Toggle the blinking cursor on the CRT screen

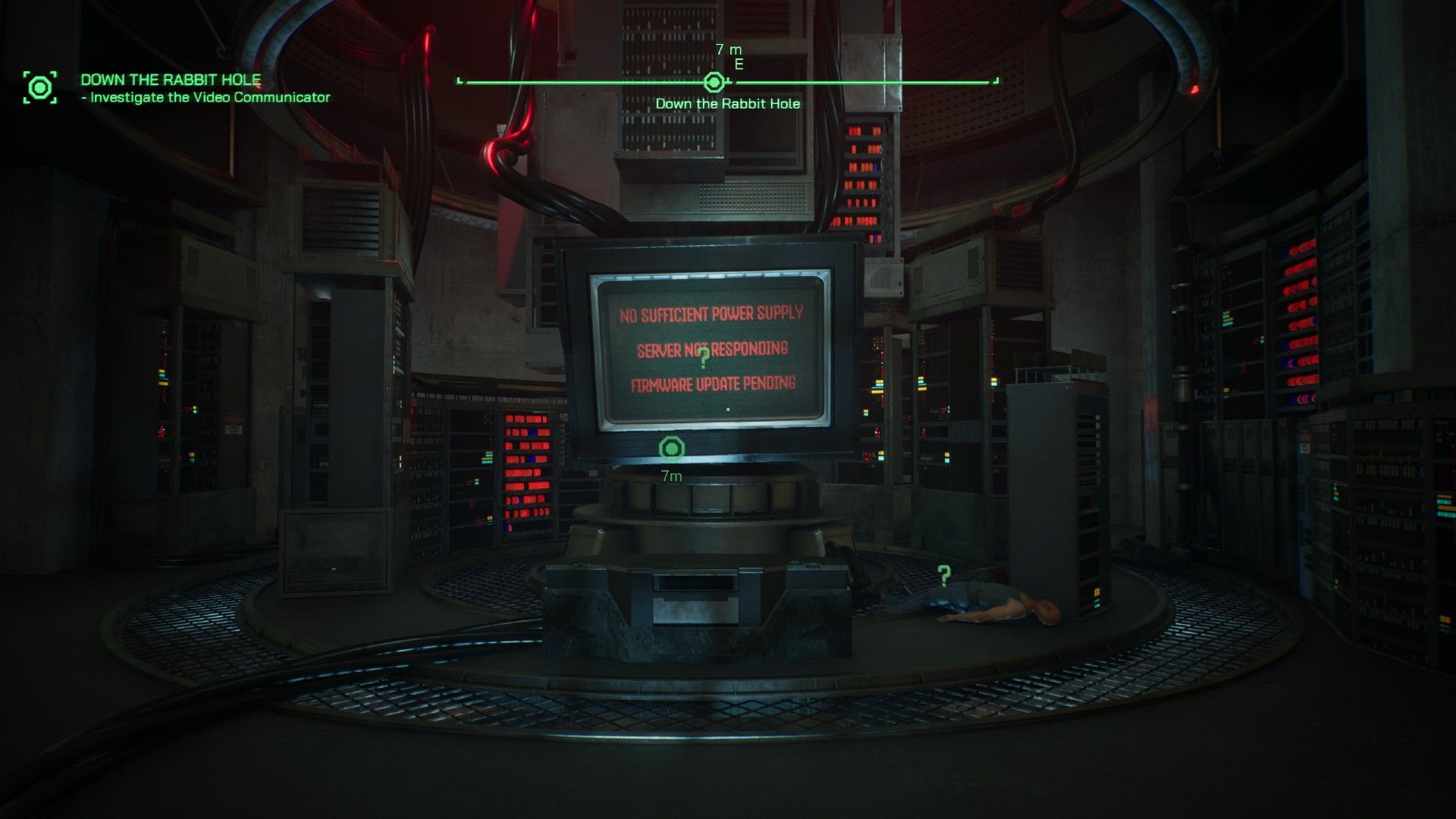point(729,408)
